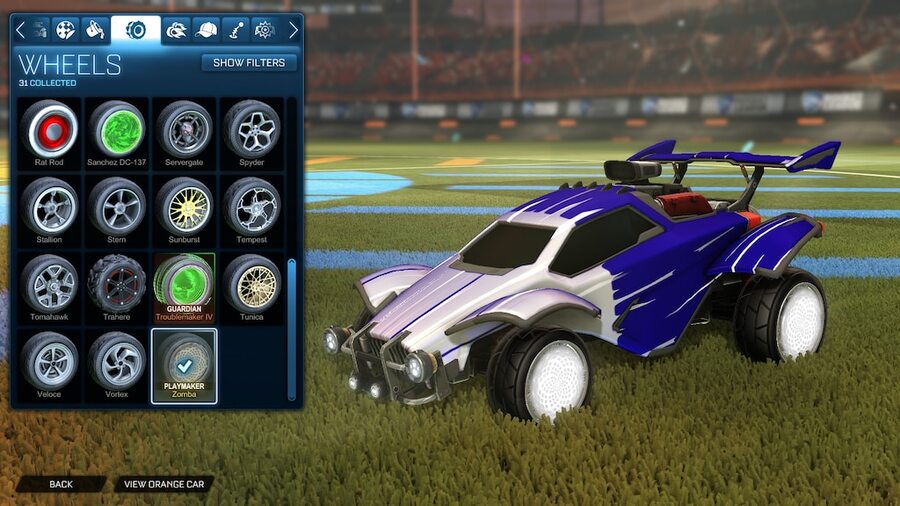Equip the Trahere wheels
Screen dimensions: 900x506
[117, 283]
